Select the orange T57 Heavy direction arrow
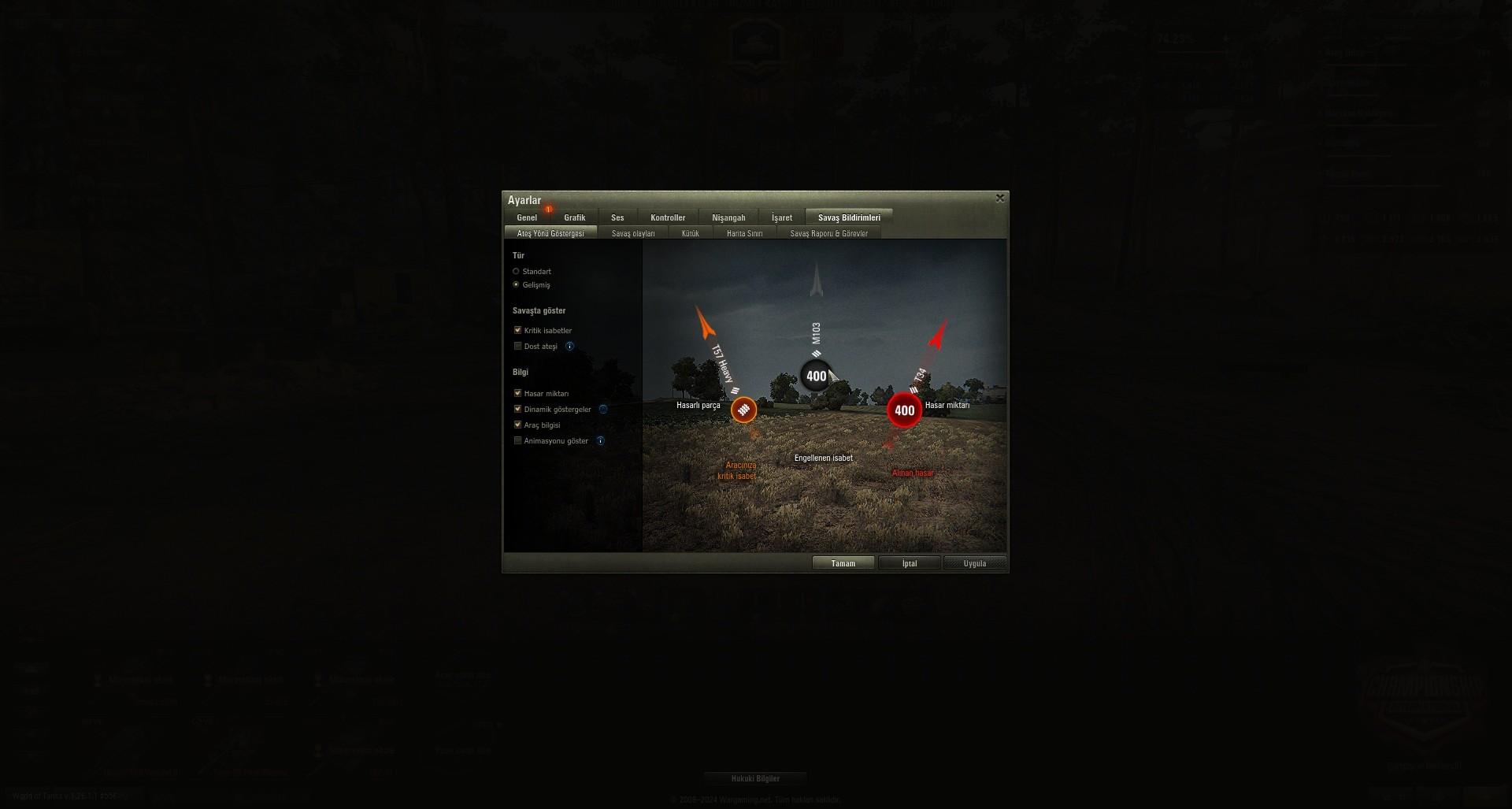The height and width of the screenshot is (809, 1512). click(x=705, y=325)
